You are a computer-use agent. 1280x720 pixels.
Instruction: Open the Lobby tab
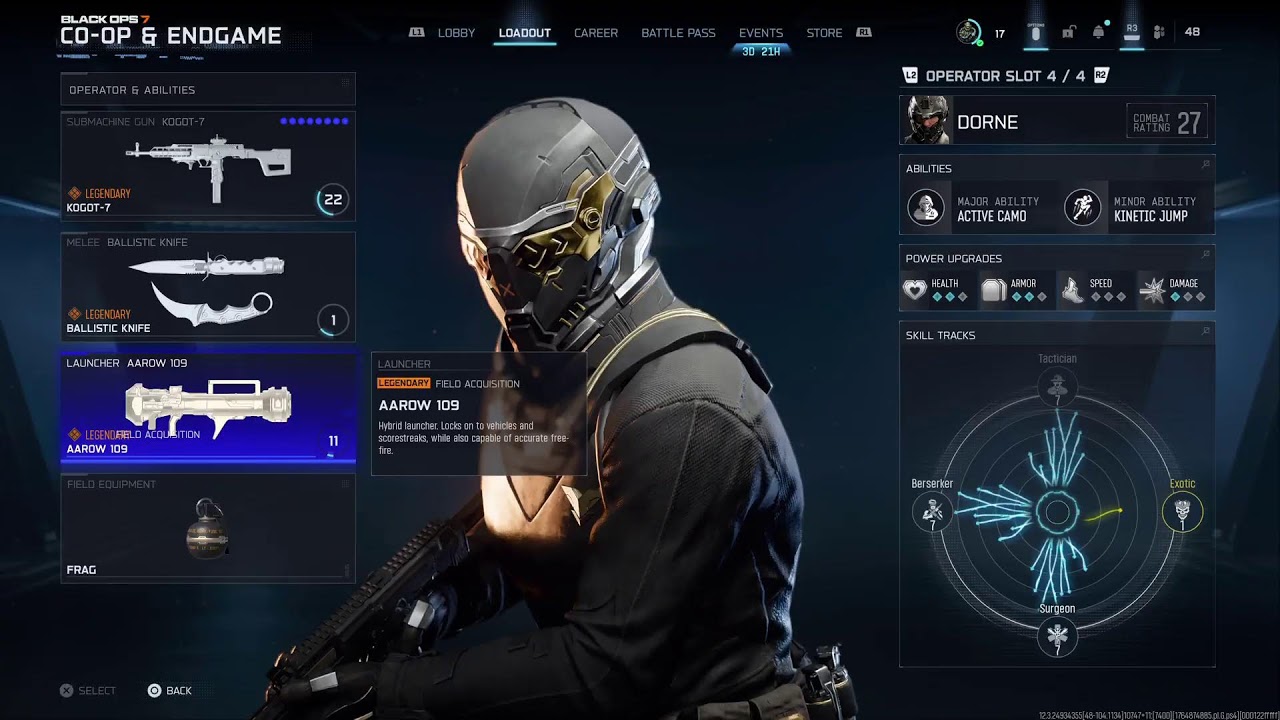point(456,33)
